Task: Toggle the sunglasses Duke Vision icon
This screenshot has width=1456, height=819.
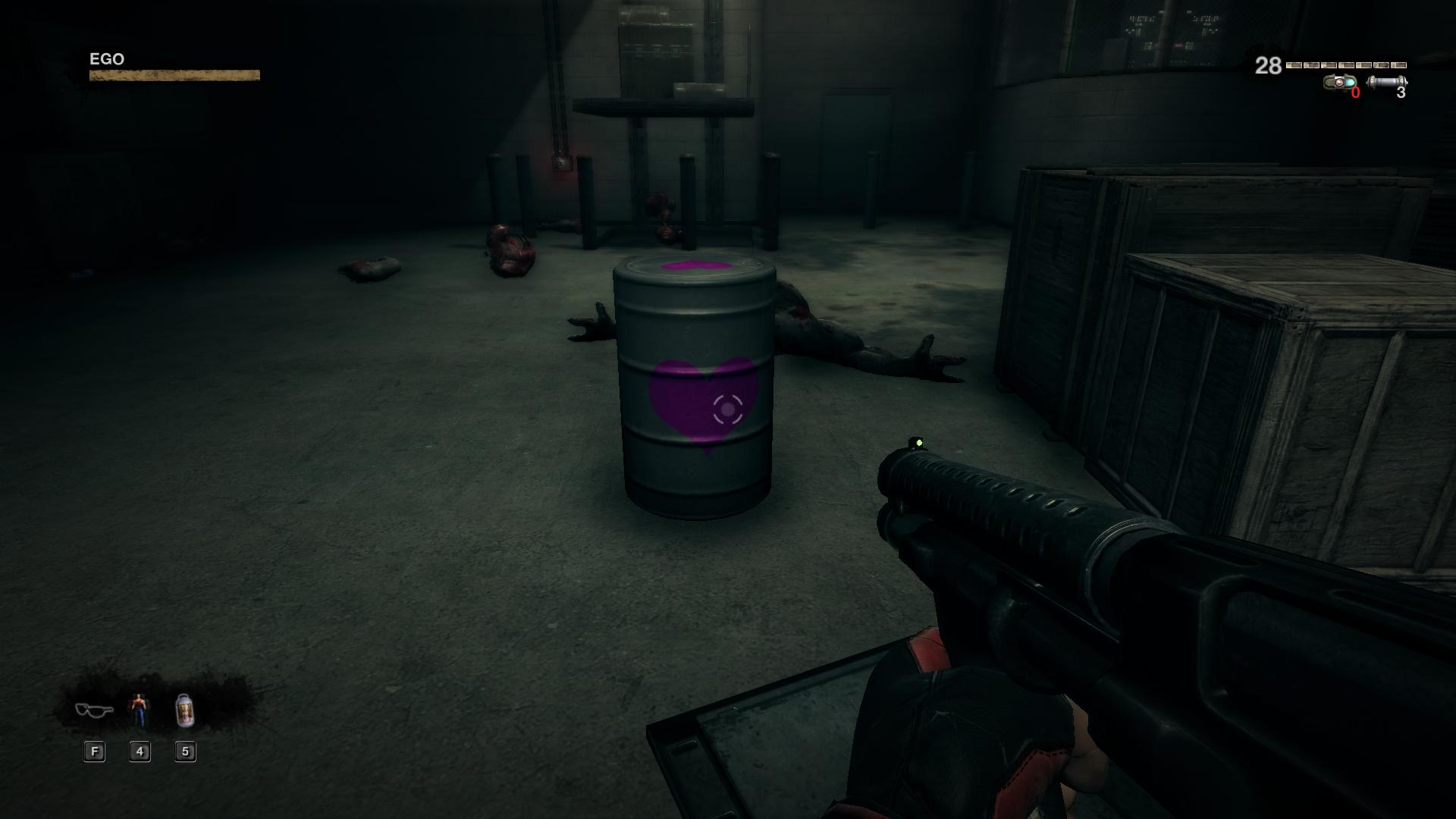Action: (94, 710)
